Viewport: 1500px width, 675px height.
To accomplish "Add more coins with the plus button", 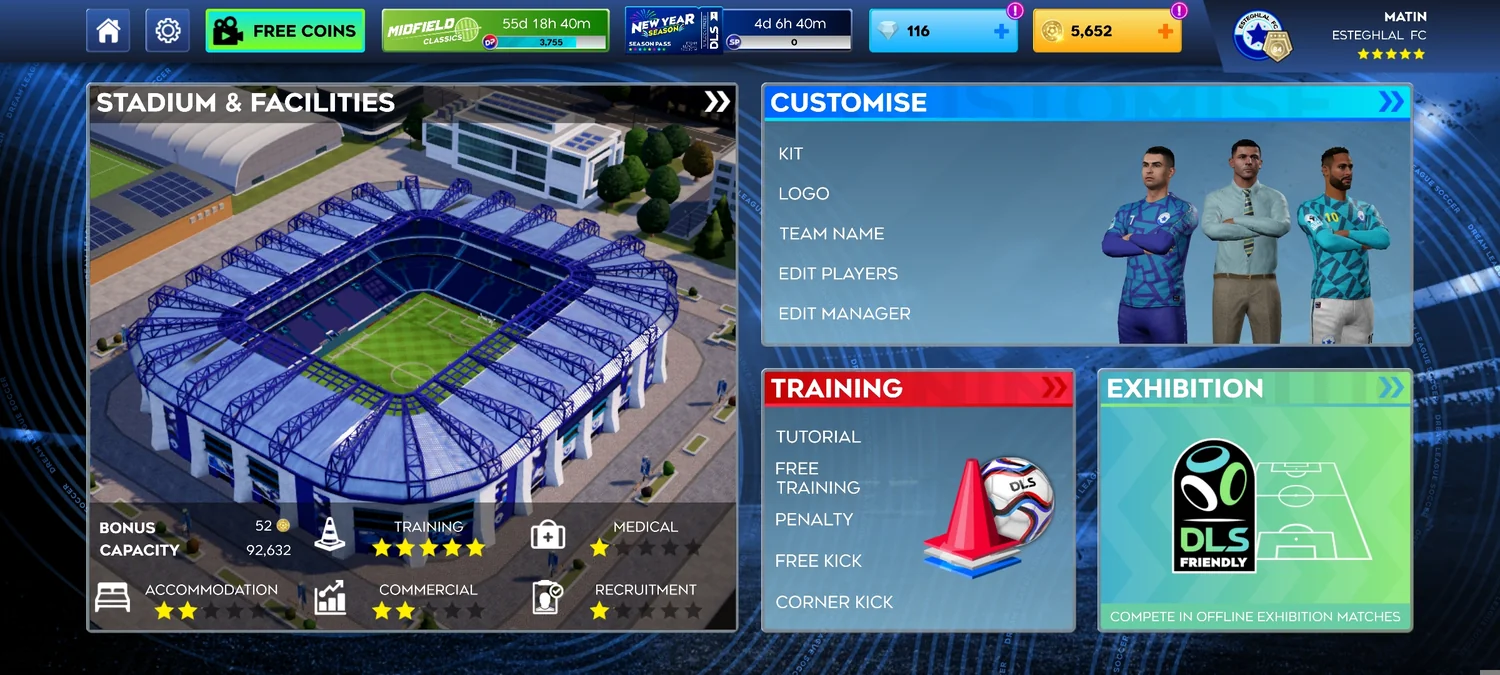I will coord(1165,31).
